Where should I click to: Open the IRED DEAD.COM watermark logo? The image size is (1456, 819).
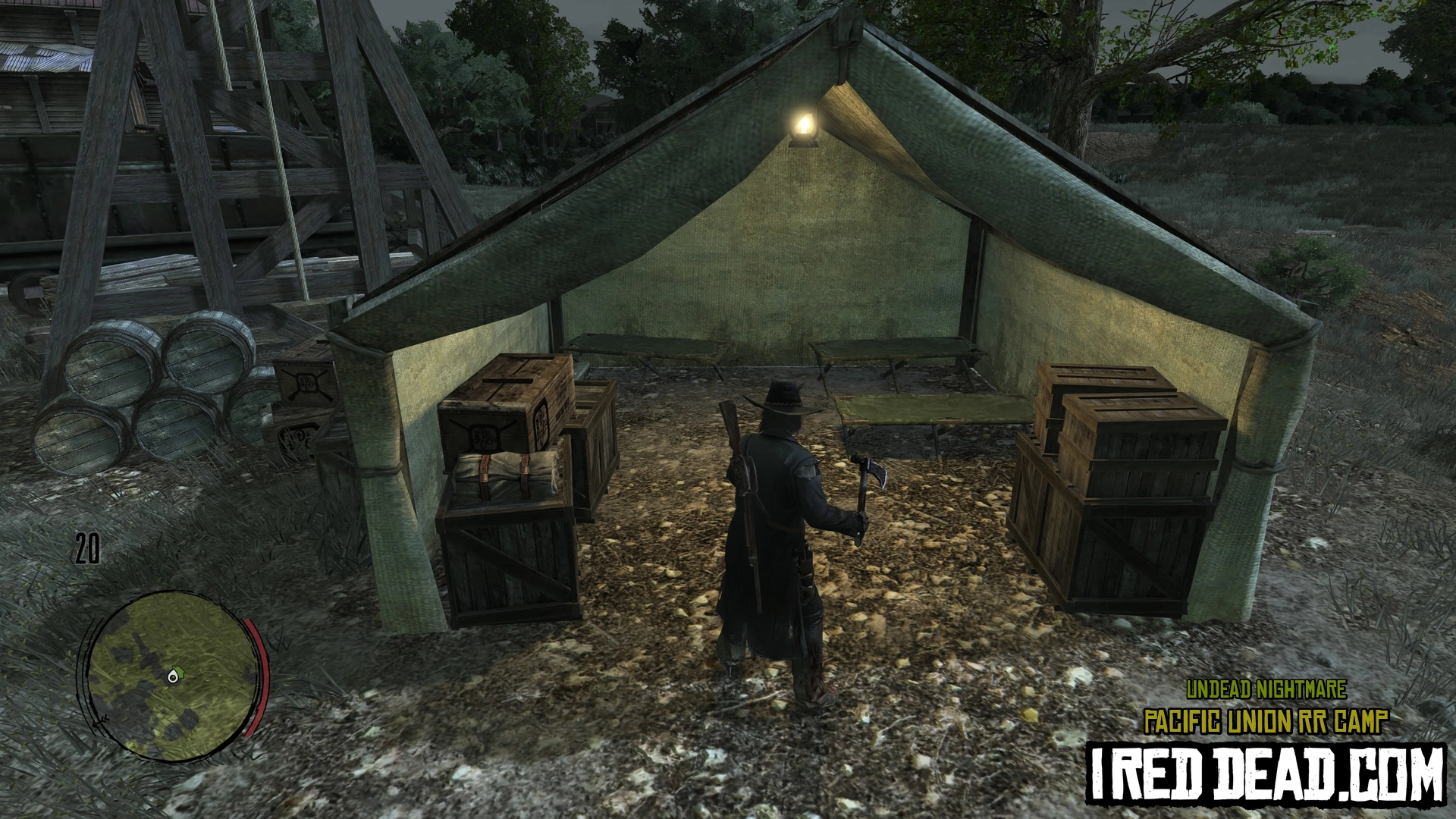click(1266, 773)
